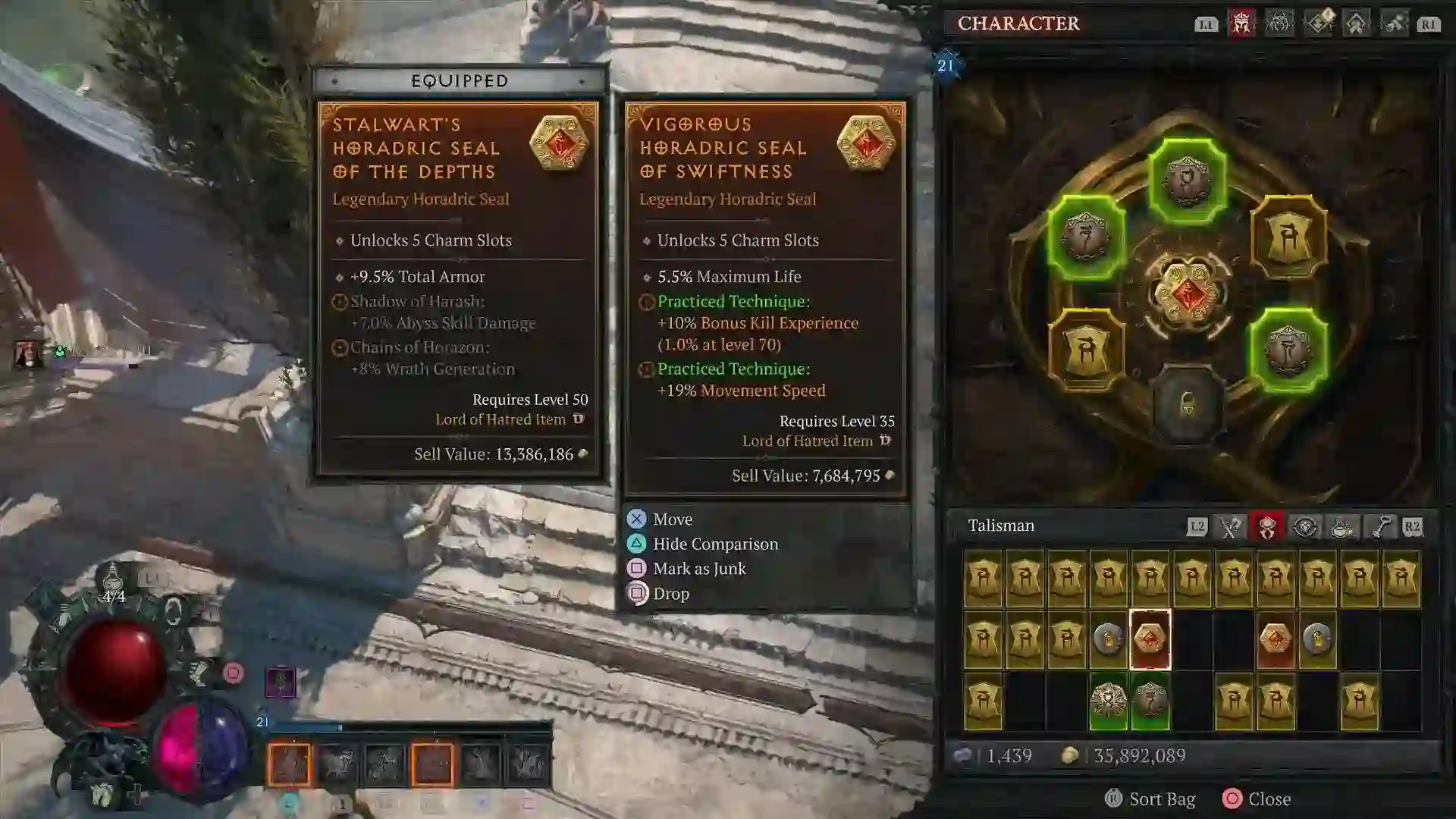1456x819 pixels.
Task: Click Close at the bottom right
Action: pyautogui.click(x=1269, y=799)
